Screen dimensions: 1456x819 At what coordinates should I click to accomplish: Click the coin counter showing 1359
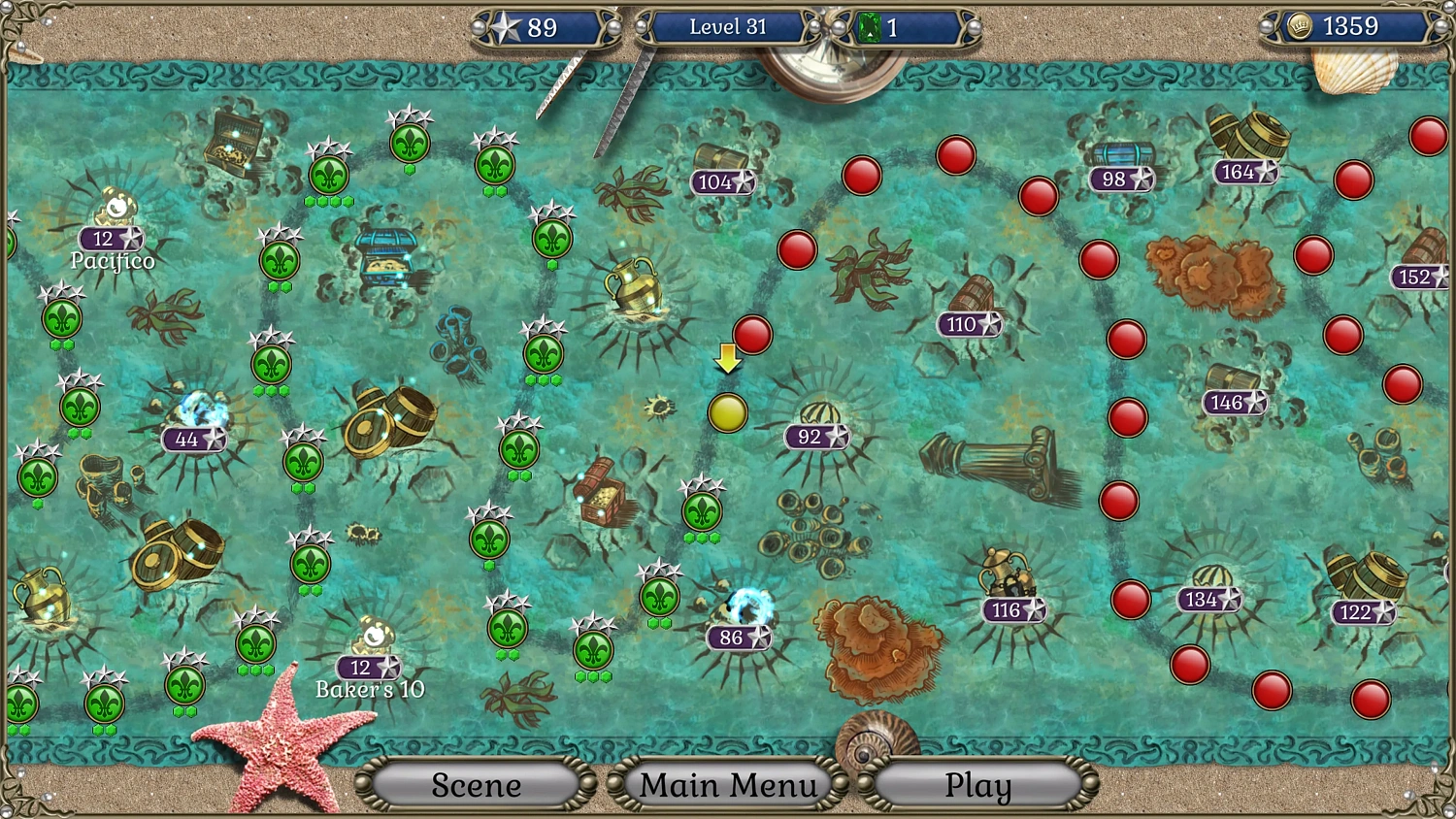click(x=1349, y=26)
